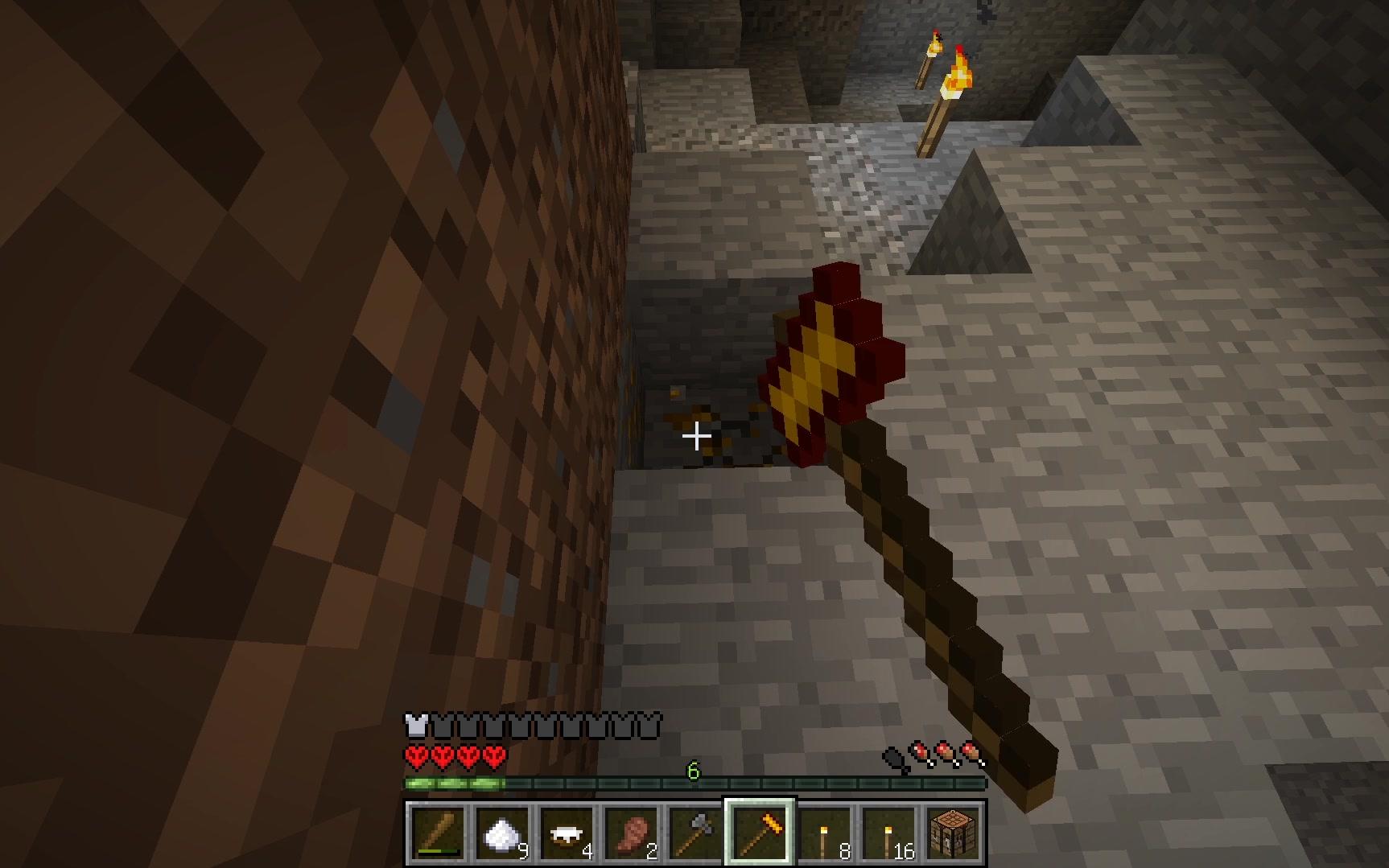Select the stack of 8 torches
Image resolution: width=1389 pixels, height=868 pixels.
(x=822, y=834)
